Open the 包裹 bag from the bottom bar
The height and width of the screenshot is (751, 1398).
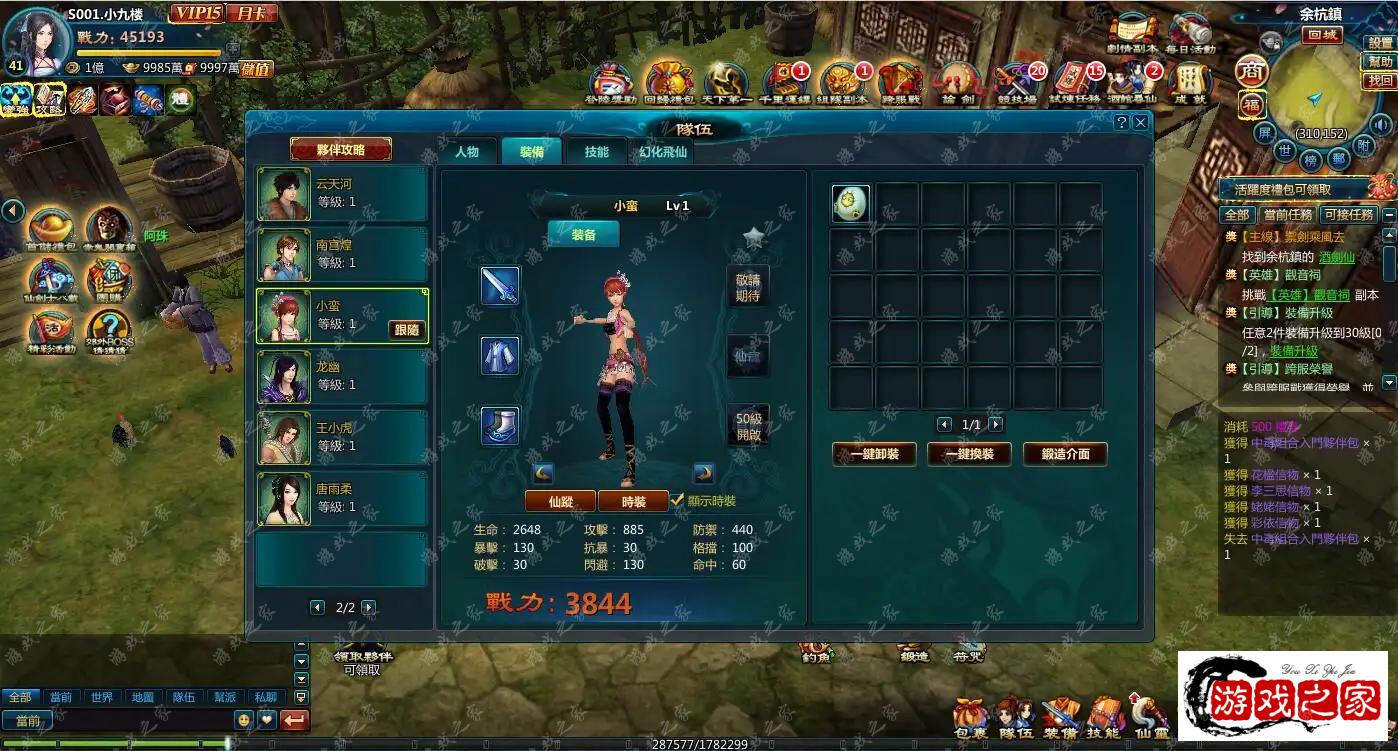(970, 718)
